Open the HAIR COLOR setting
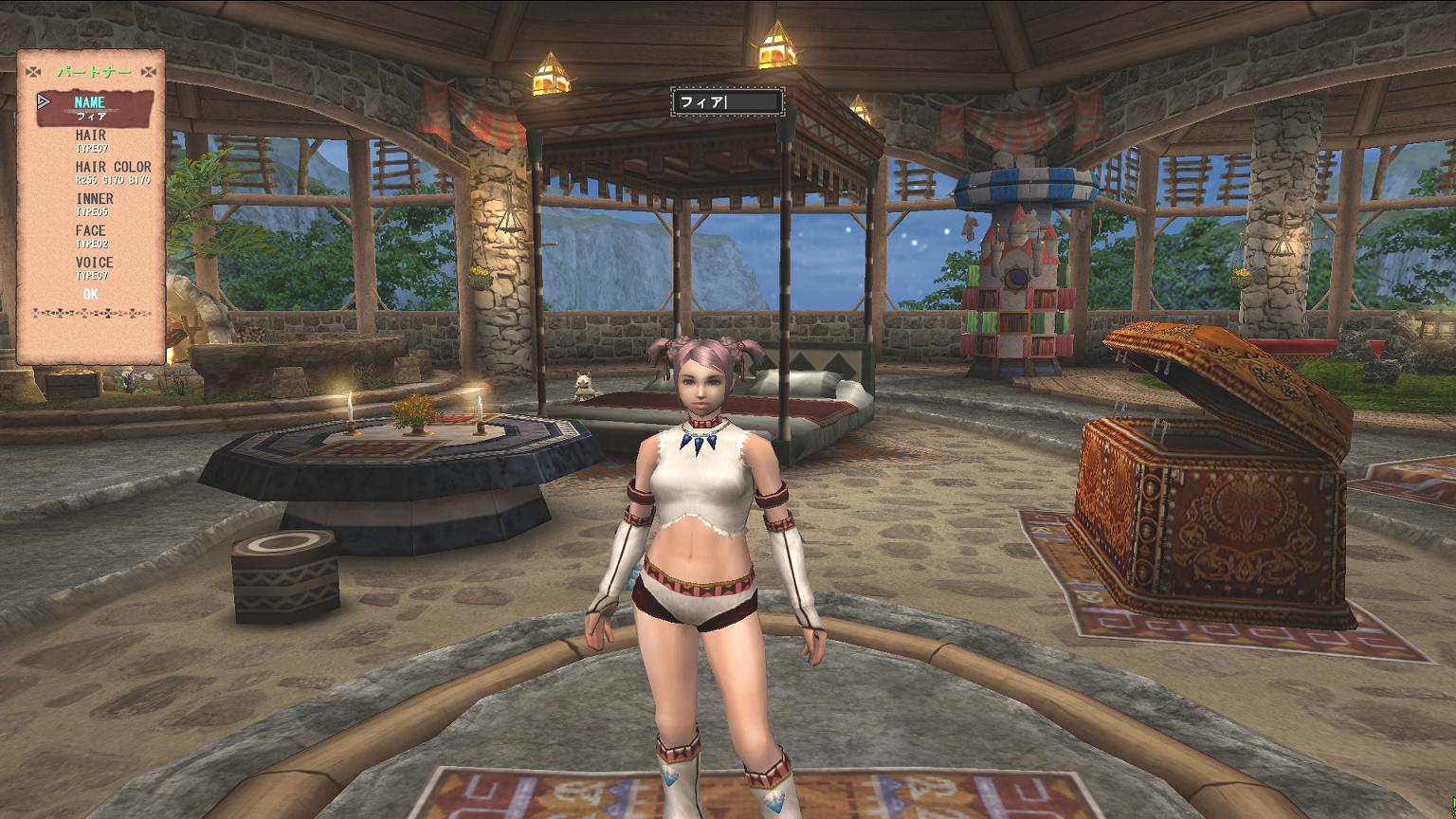1456x819 pixels. 113,172
